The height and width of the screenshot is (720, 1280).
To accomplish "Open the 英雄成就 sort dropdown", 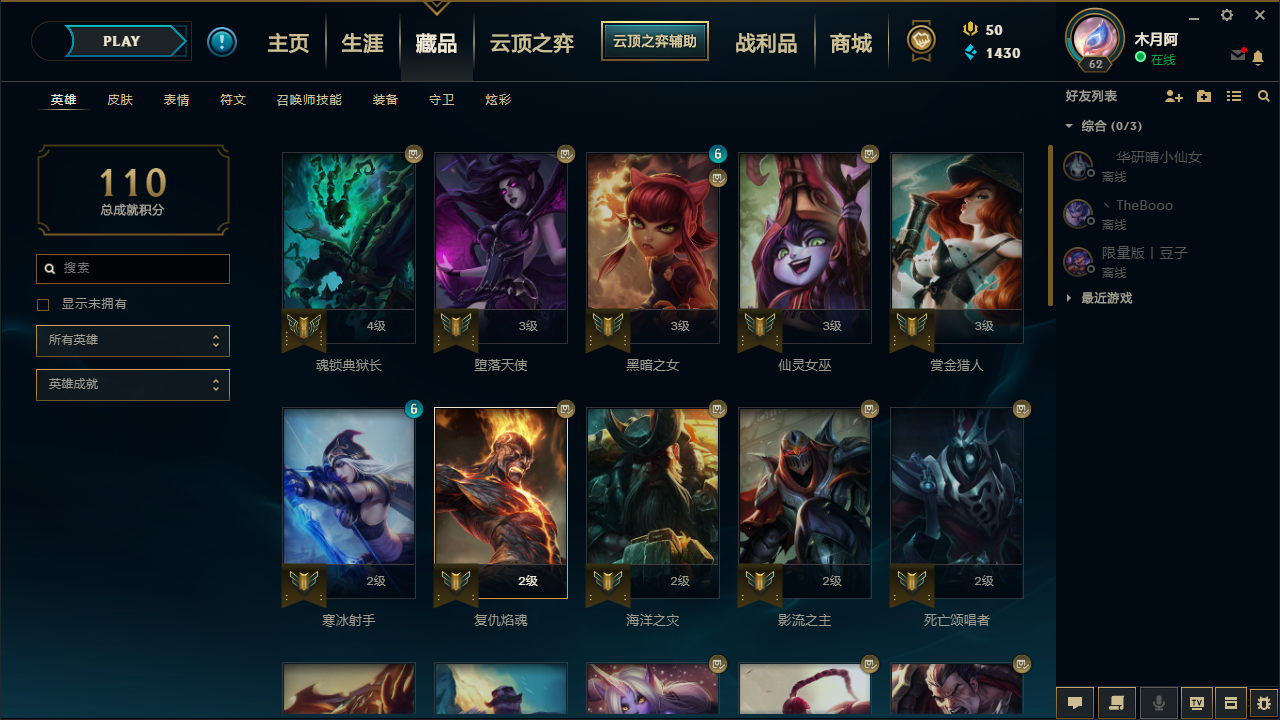I will [x=133, y=384].
